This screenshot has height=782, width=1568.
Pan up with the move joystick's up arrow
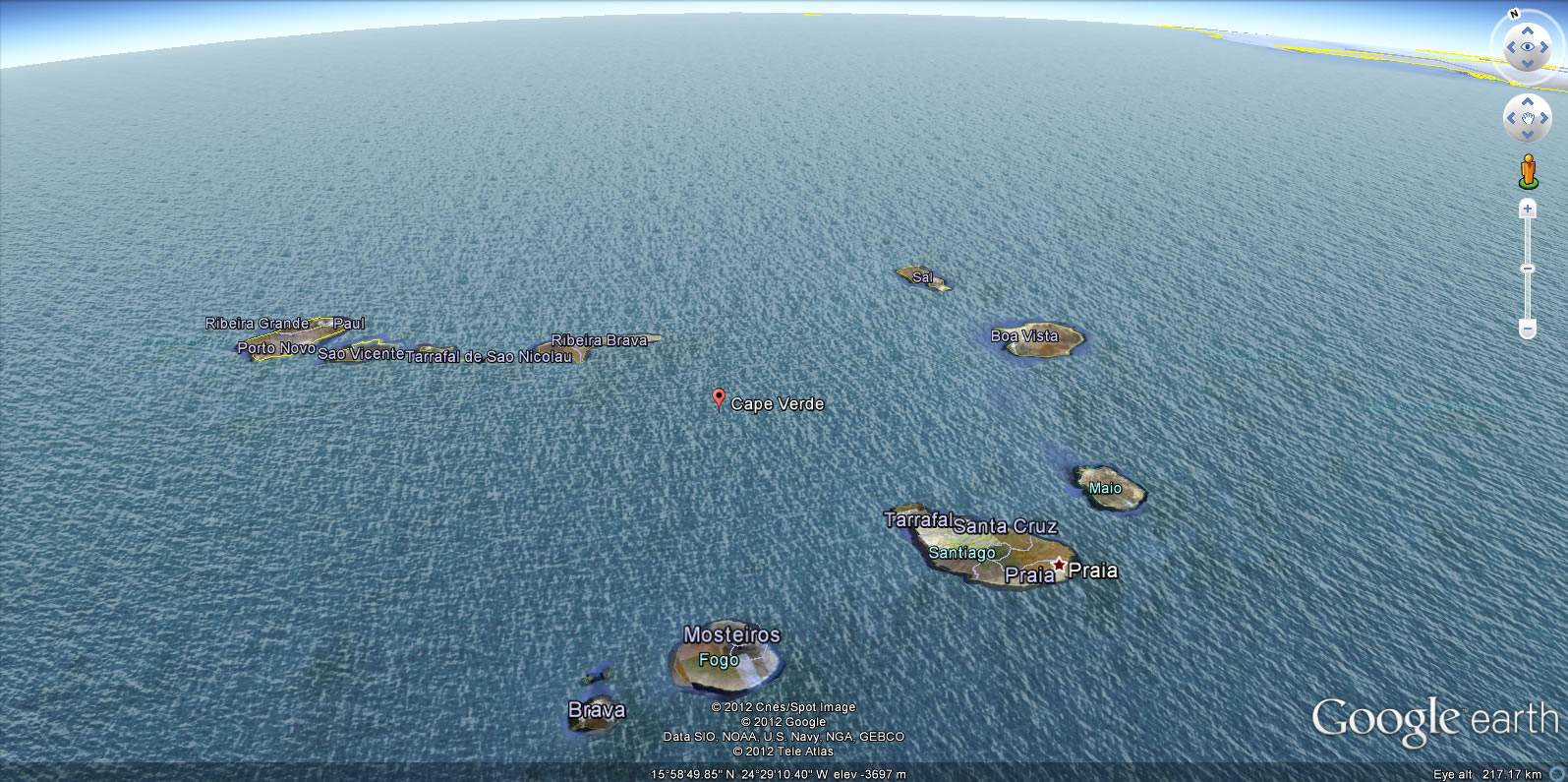coord(1528,102)
